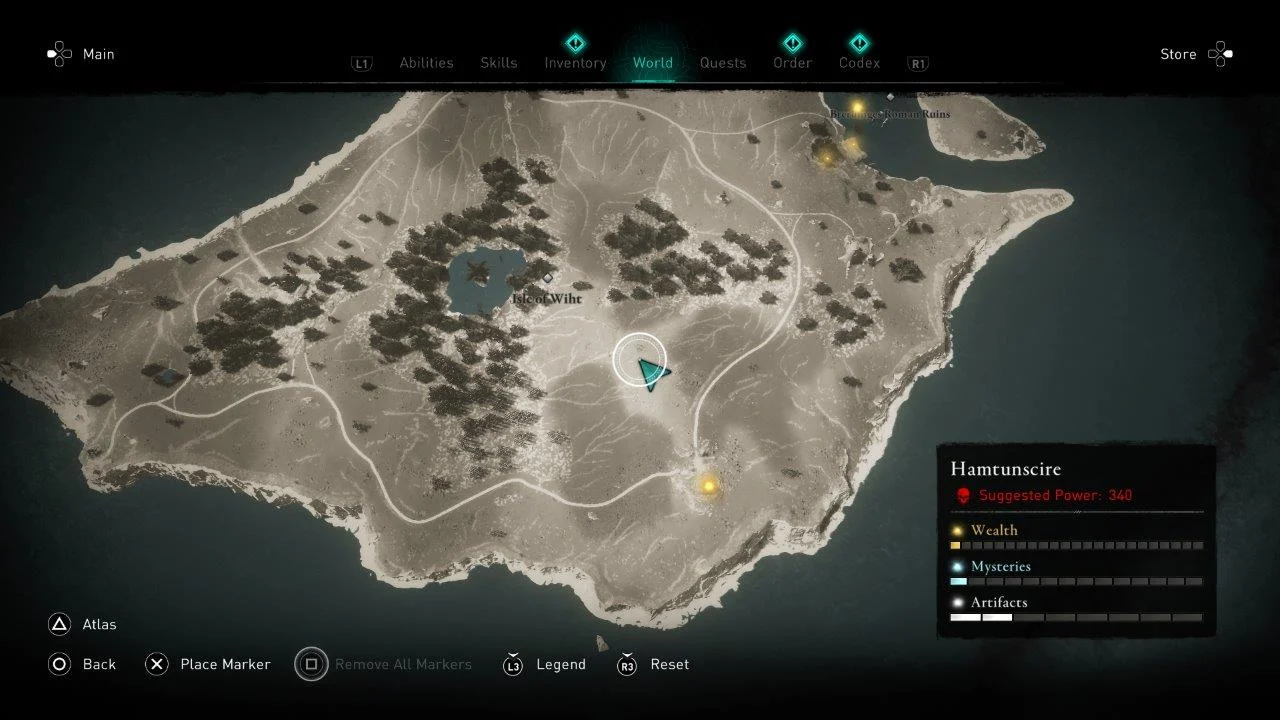Open the Quests tab
This screenshot has width=1280, height=720.
click(x=722, y=63)
